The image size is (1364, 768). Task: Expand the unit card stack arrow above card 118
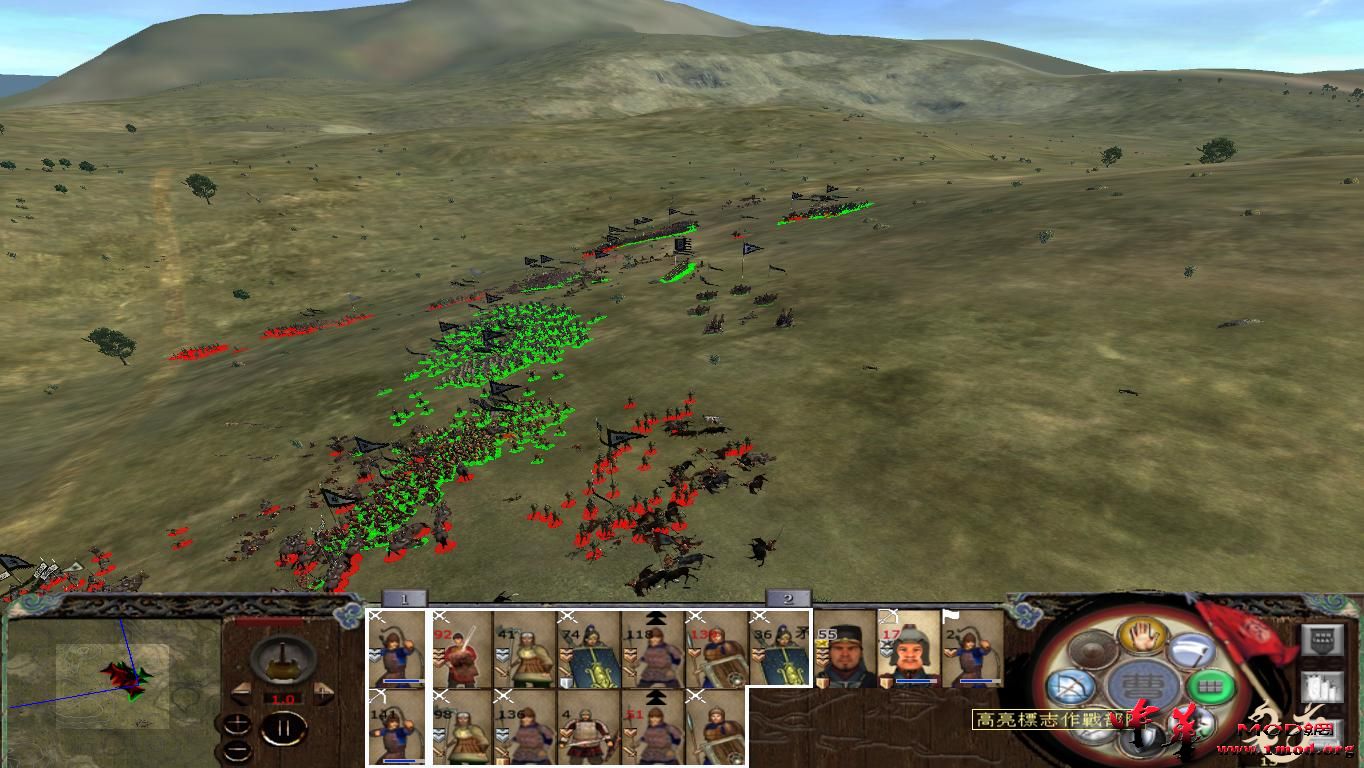[x=655, y=618]
